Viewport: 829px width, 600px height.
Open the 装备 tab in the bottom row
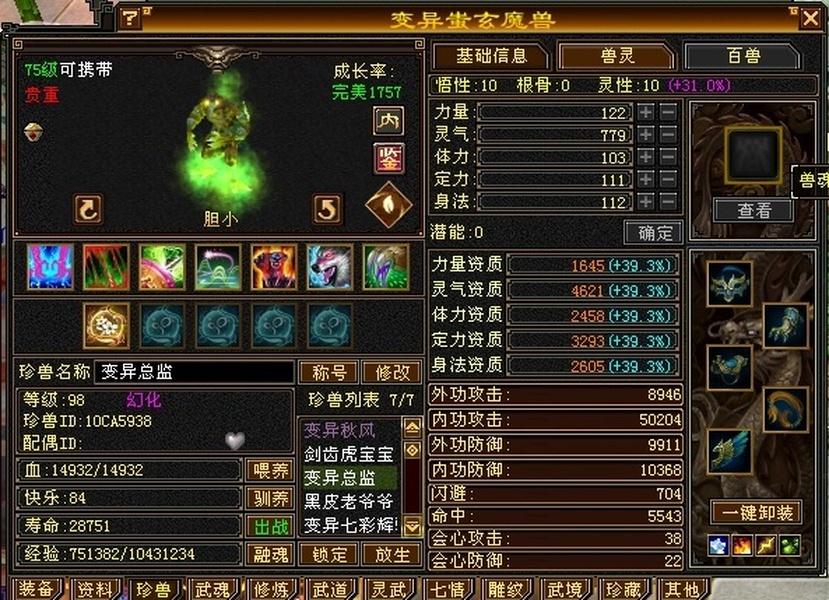(36, 589)
